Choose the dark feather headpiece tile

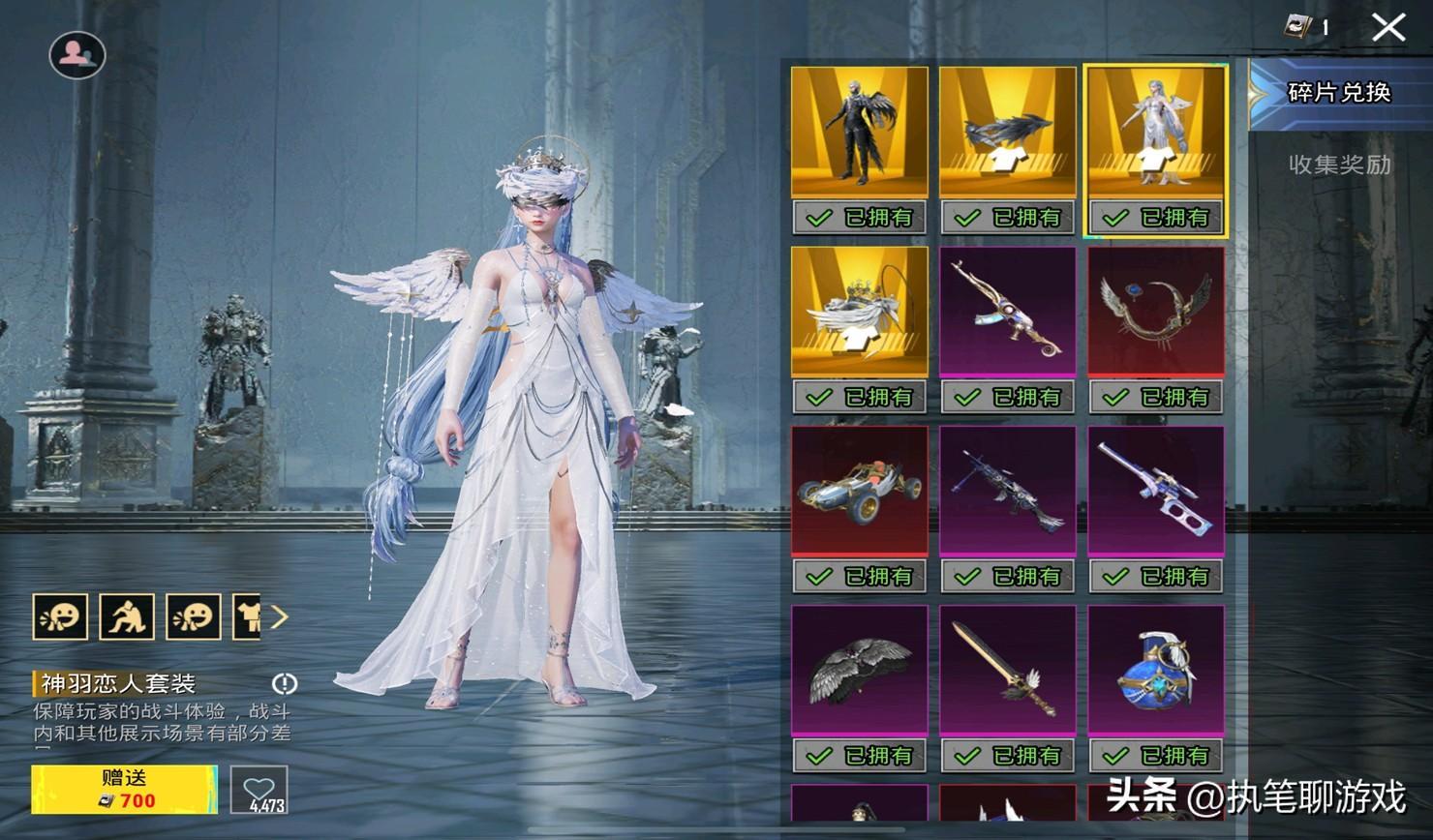tap(1007, 133)
